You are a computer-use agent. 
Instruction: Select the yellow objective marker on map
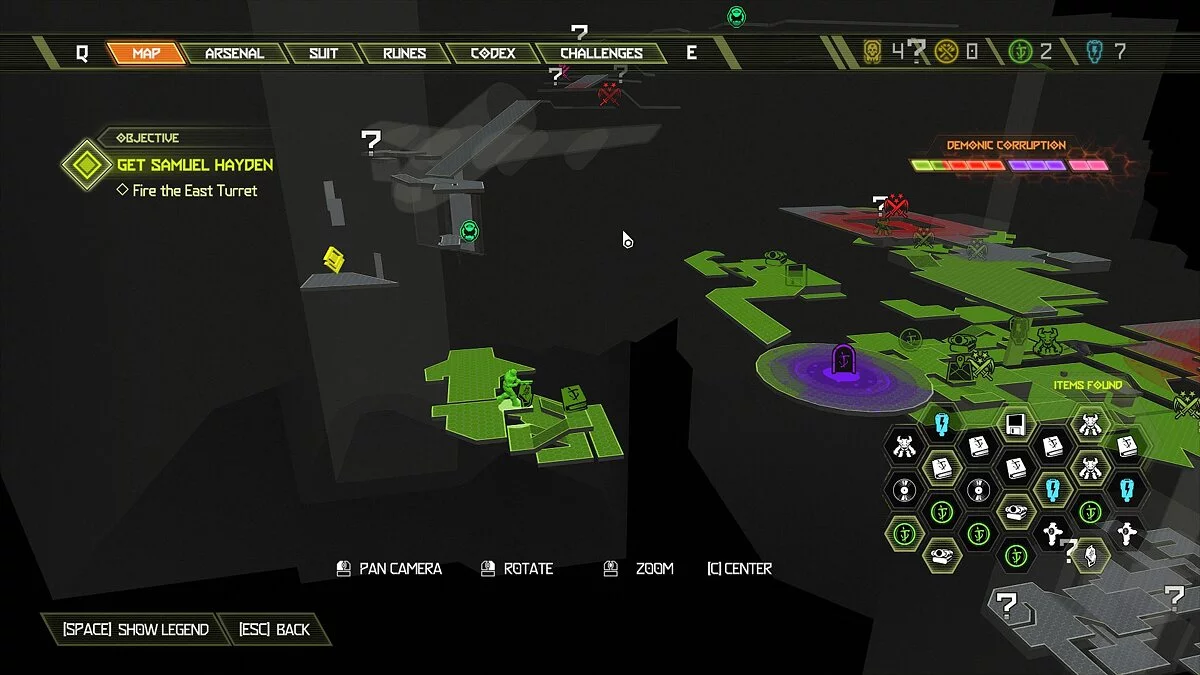pos(334,260)
